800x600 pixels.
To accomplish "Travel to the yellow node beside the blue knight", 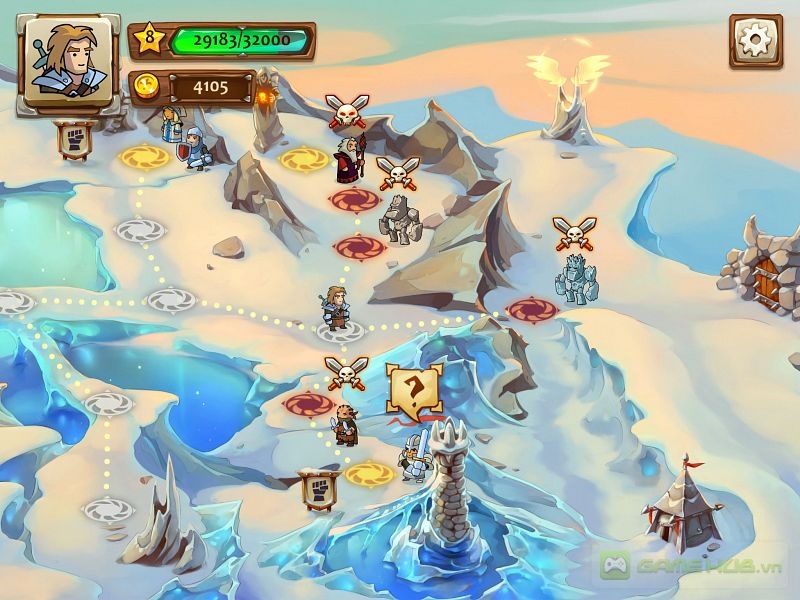I will tap(145, 156).
